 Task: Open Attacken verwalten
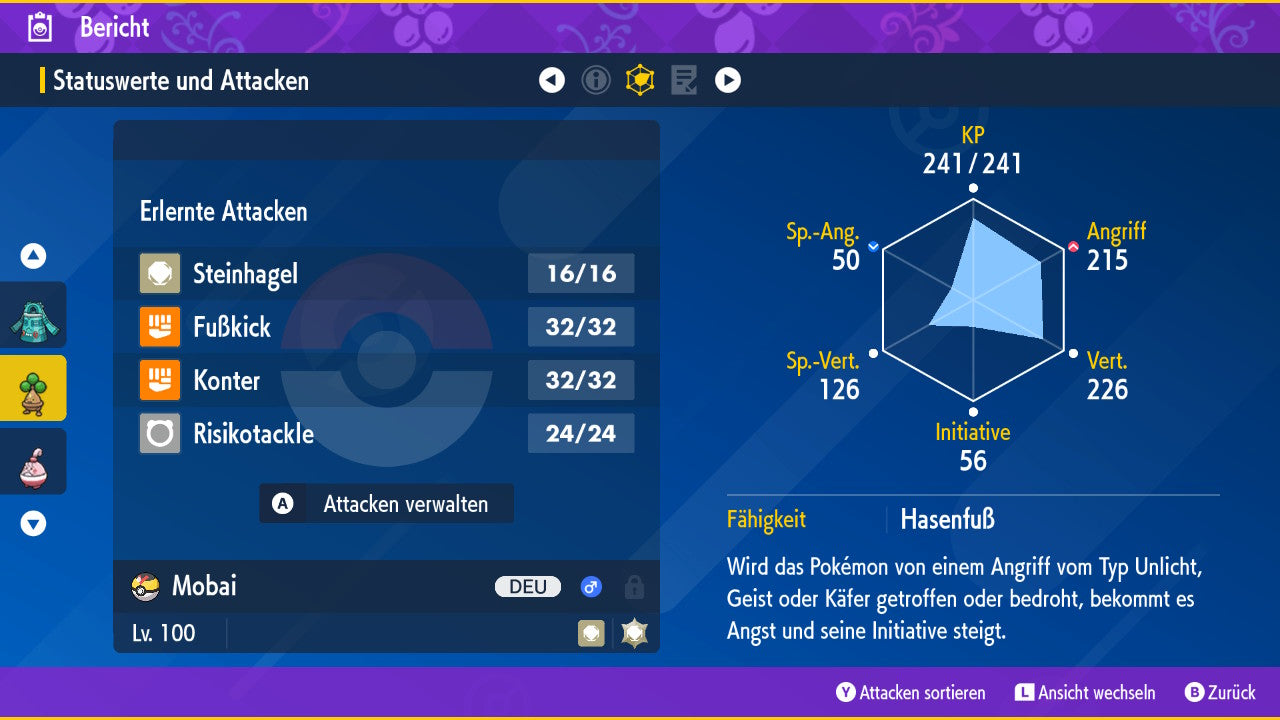click(x=387, y=504)
